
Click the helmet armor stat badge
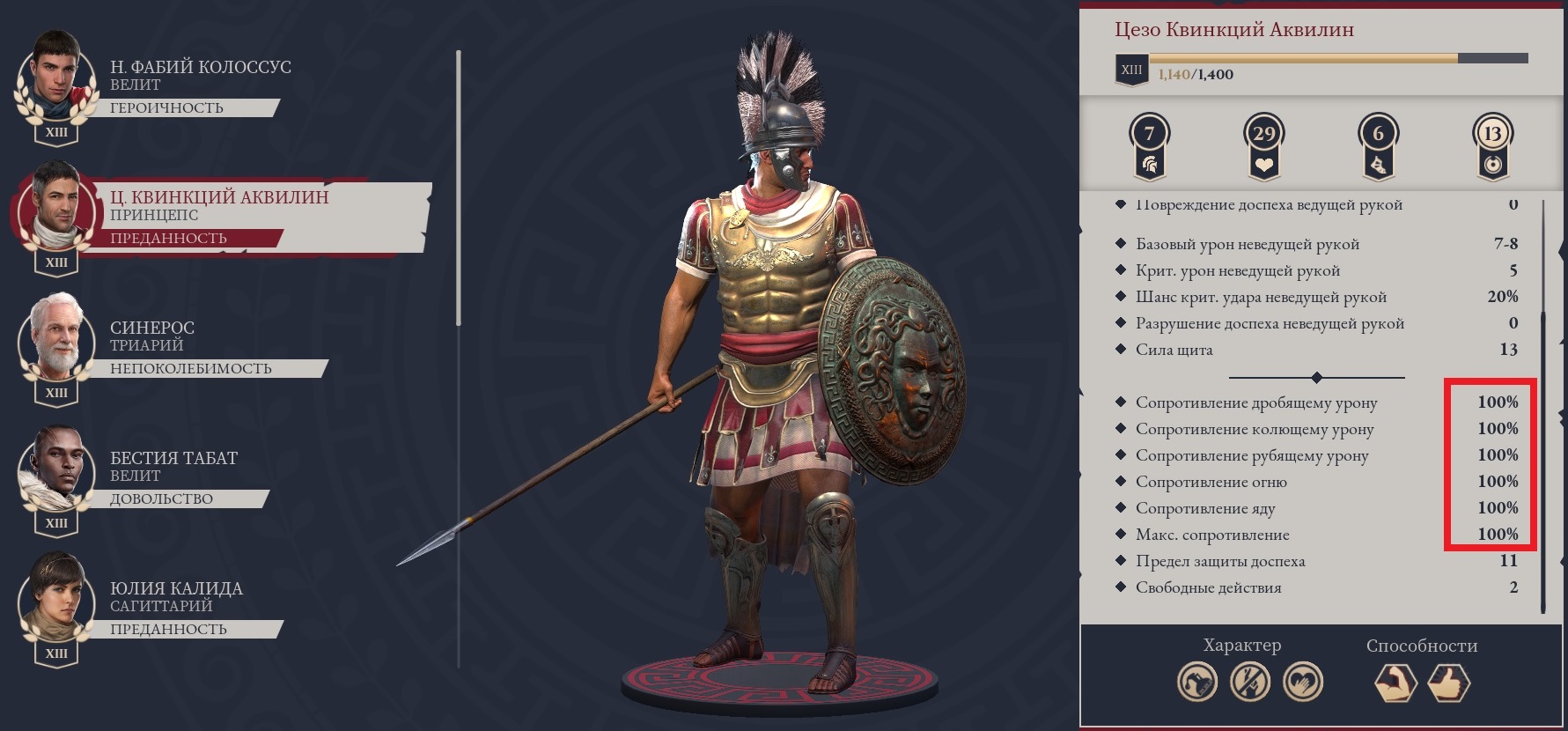[x=1149, y=147]
